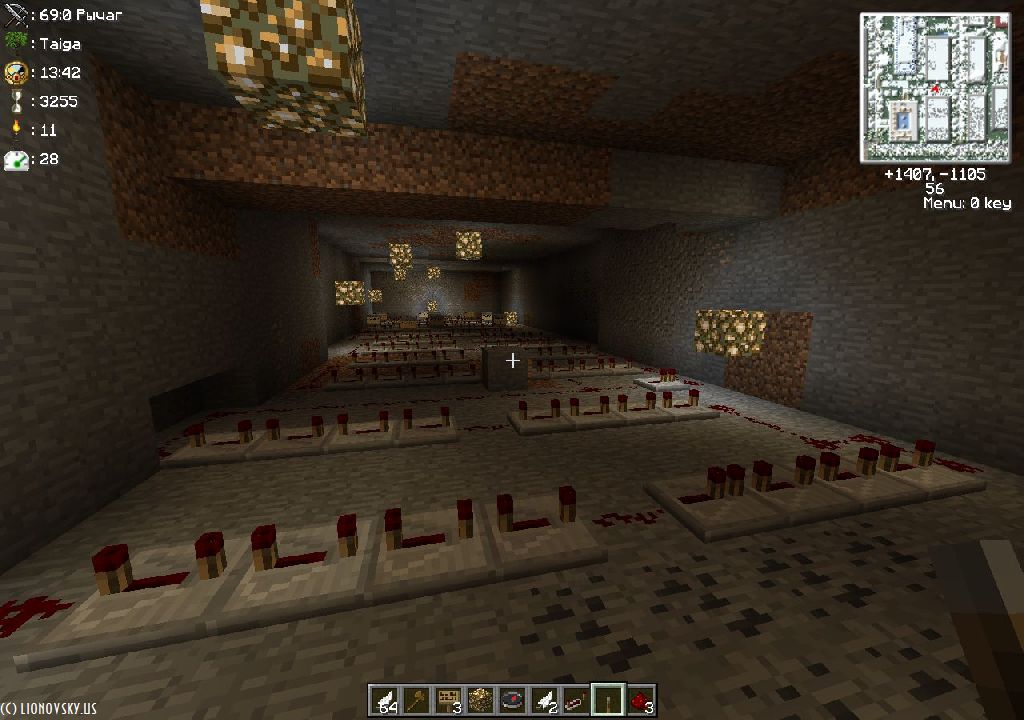Choose the glowstone block slot
This screenshot has height=720, width=1024.
pos(479,699)
